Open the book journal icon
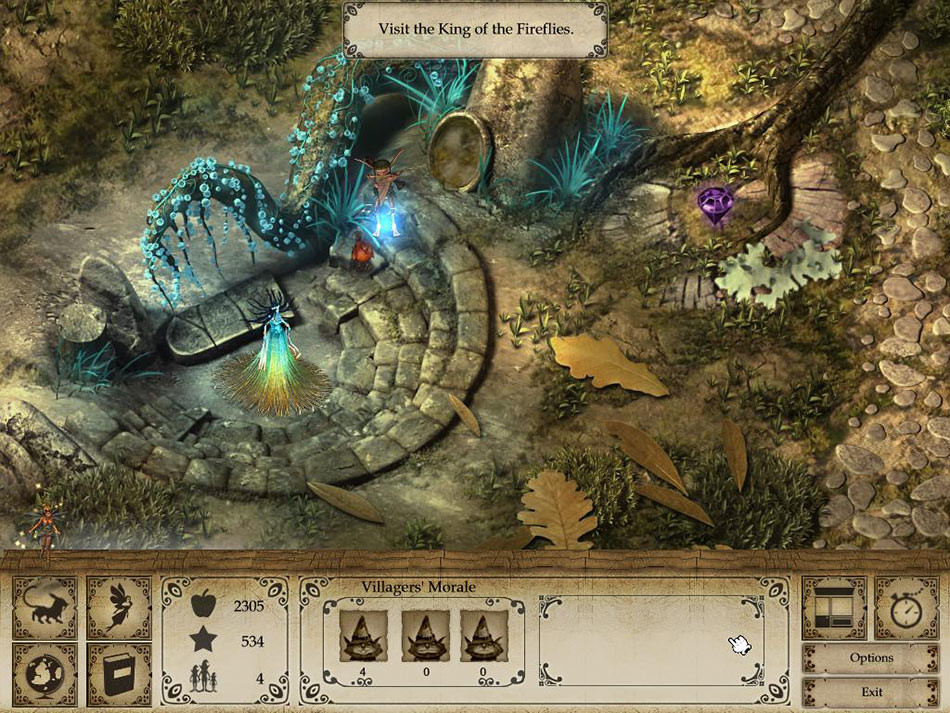Screen dimensions: 950x713 point(118,674)
